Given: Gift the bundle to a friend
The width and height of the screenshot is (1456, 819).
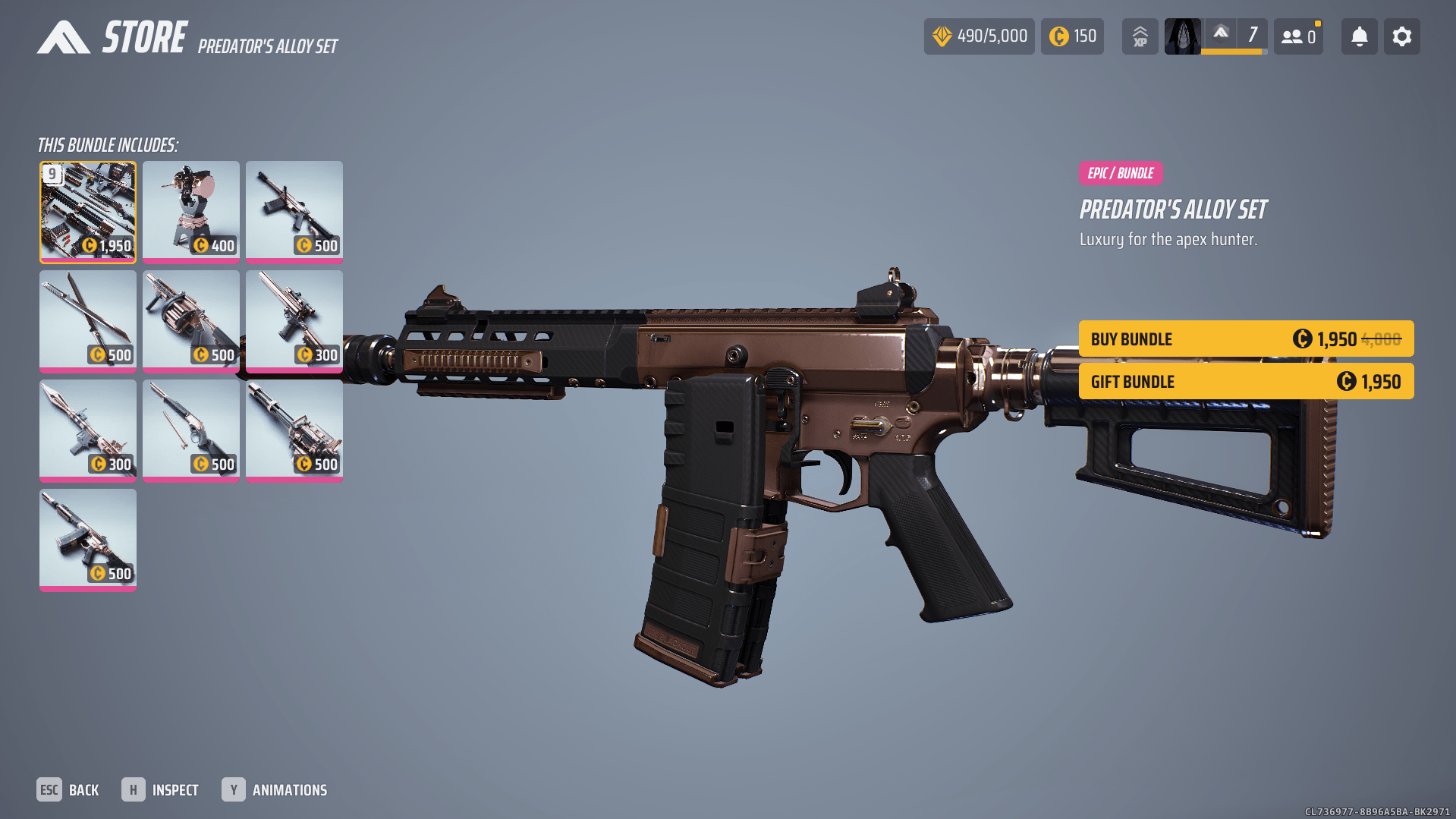Looking at the screenshot, I should coord(1245,381).
